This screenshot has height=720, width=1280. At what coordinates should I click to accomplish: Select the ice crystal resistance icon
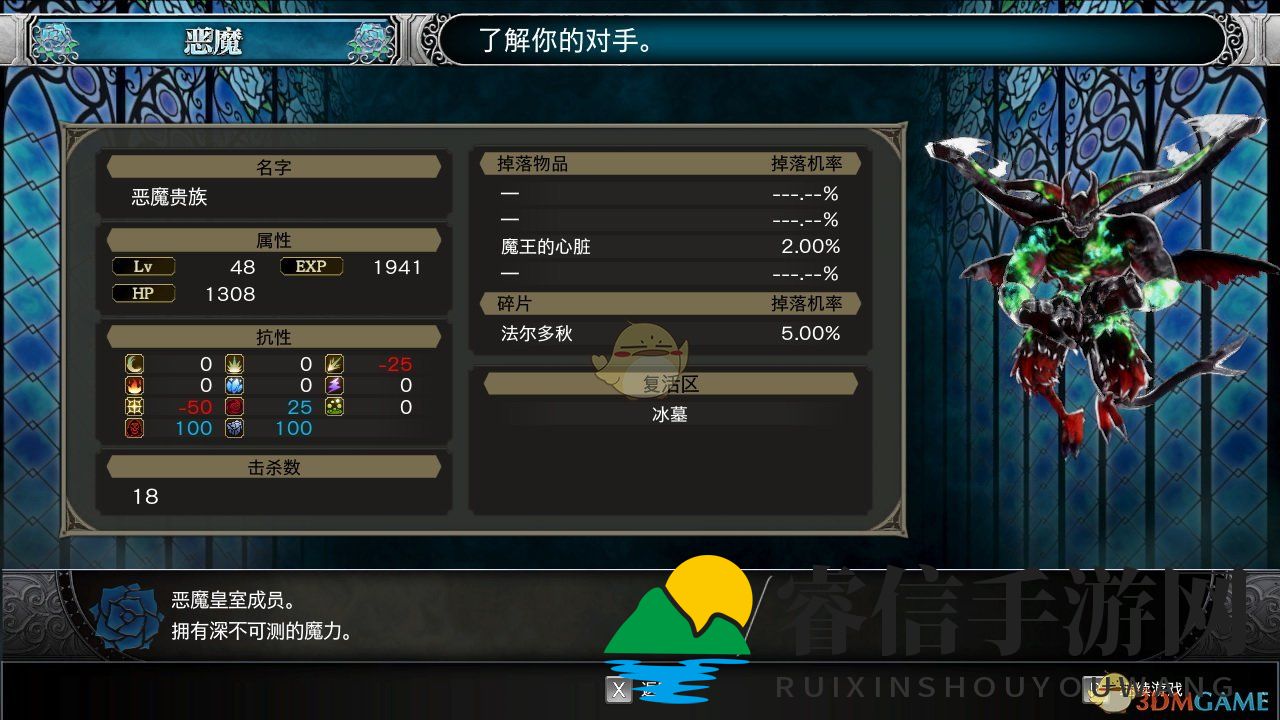(x=235, y=386)
